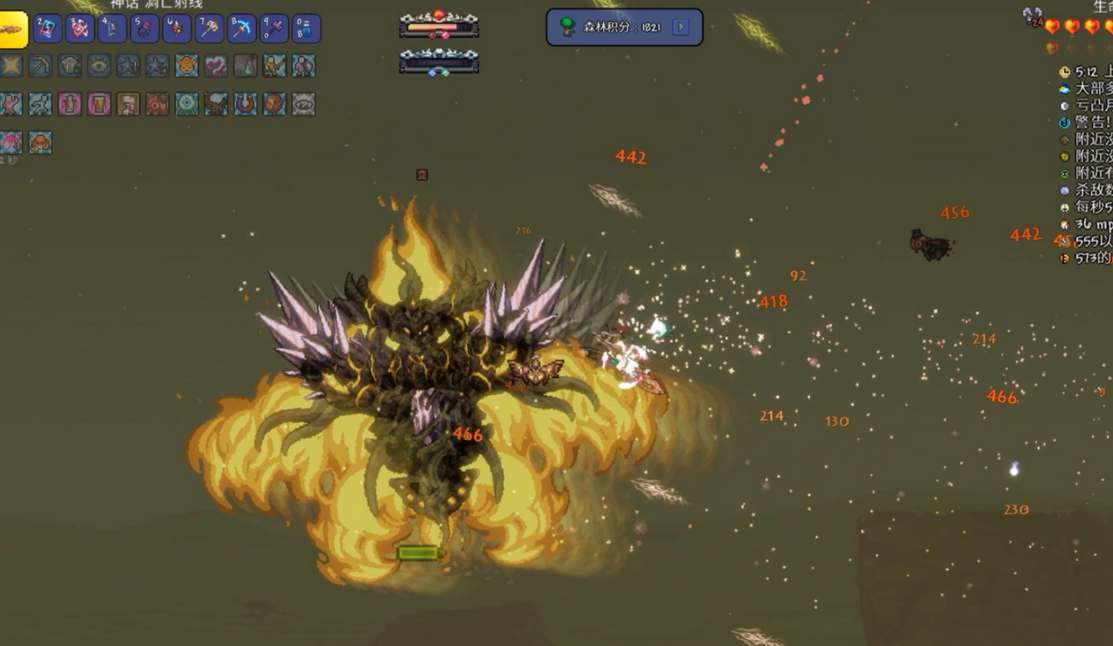Toggle the moon phase info icon
The height and width of the screenshot is (646, 1113).
pyautogui.click(x=1064, y=105)
